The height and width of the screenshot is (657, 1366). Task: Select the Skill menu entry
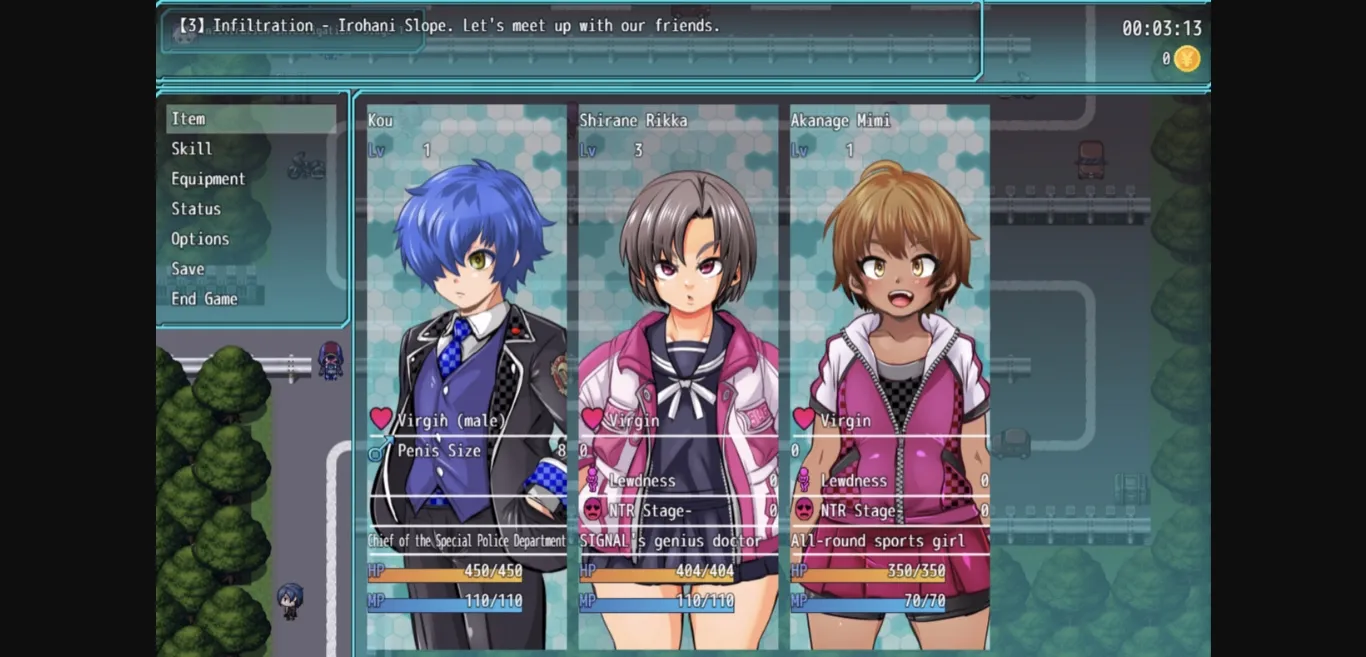pos(192,149)
